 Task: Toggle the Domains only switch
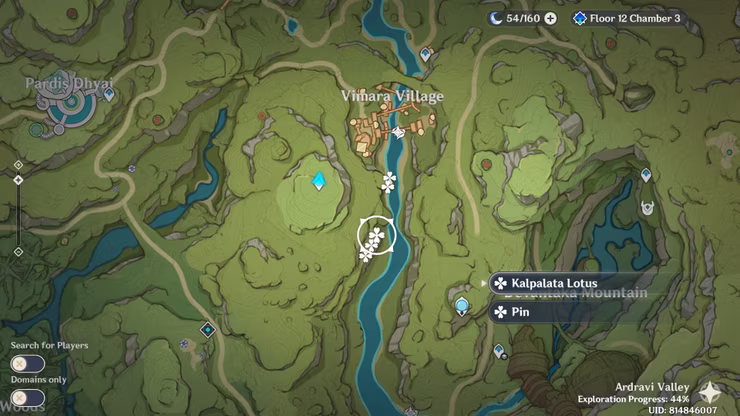click(x=27, y=398)
